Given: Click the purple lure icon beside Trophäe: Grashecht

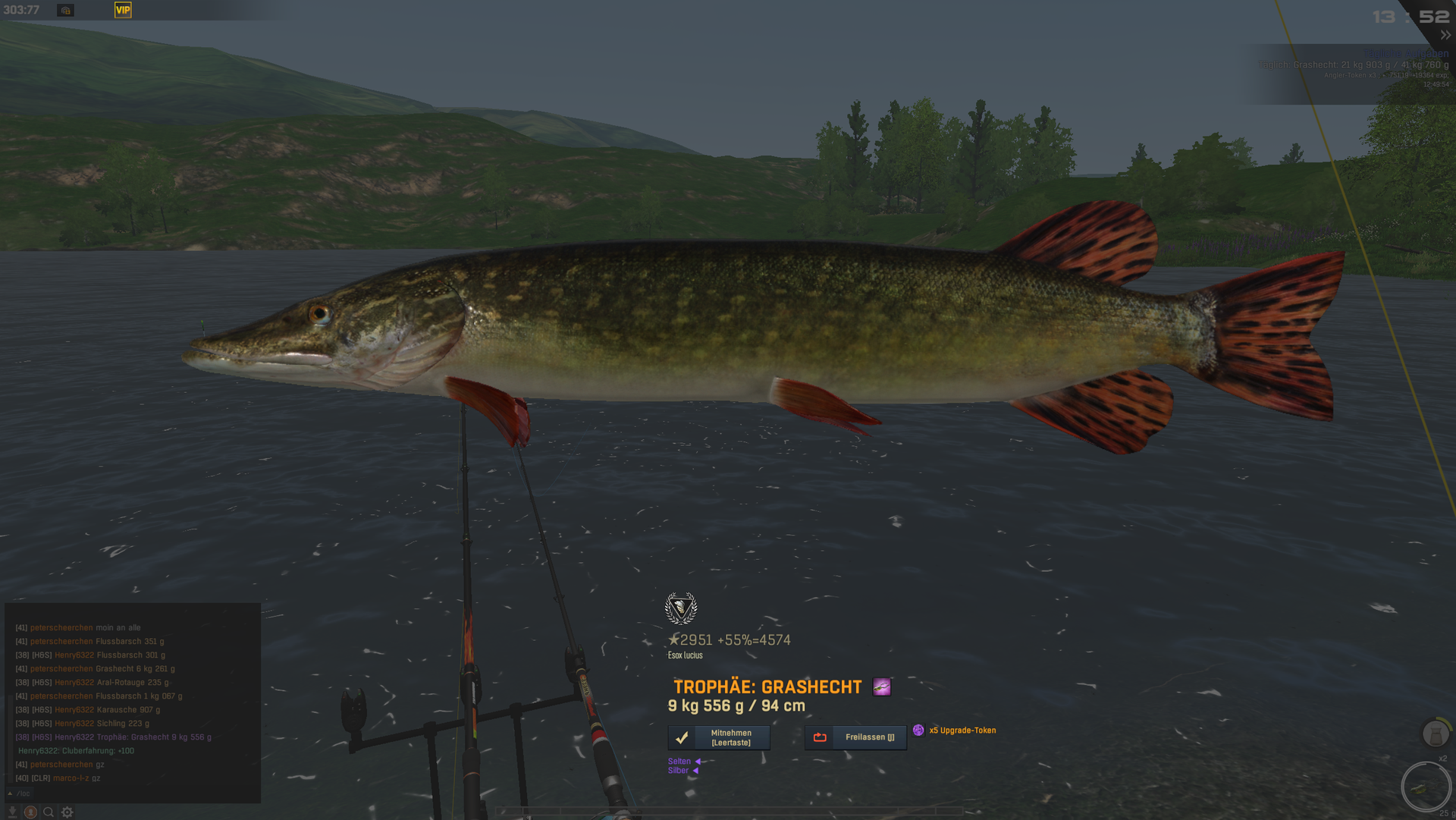Looking at the screenshot, I should (881, 687).
